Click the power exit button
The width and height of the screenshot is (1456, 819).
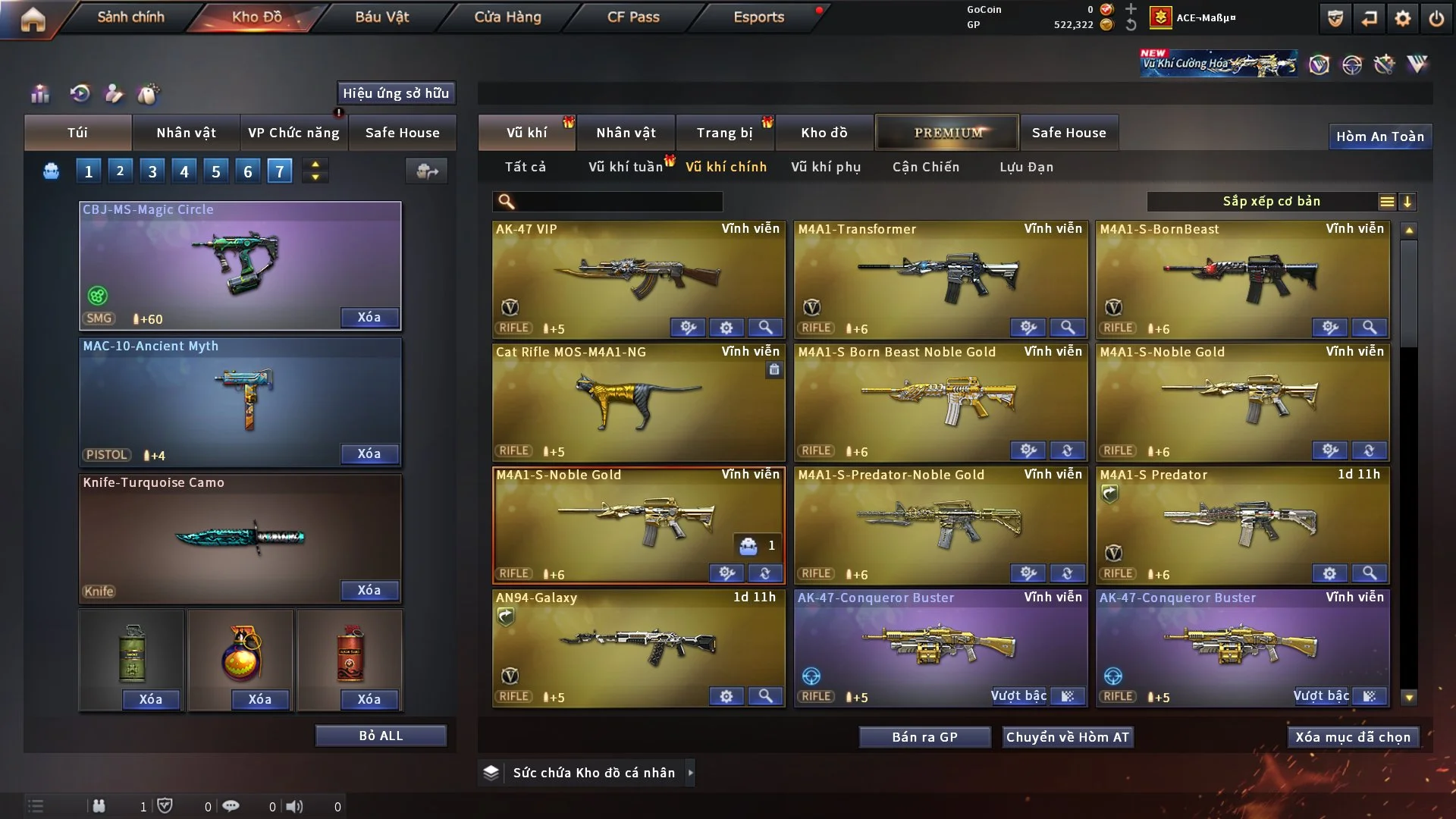(1436, 18)
